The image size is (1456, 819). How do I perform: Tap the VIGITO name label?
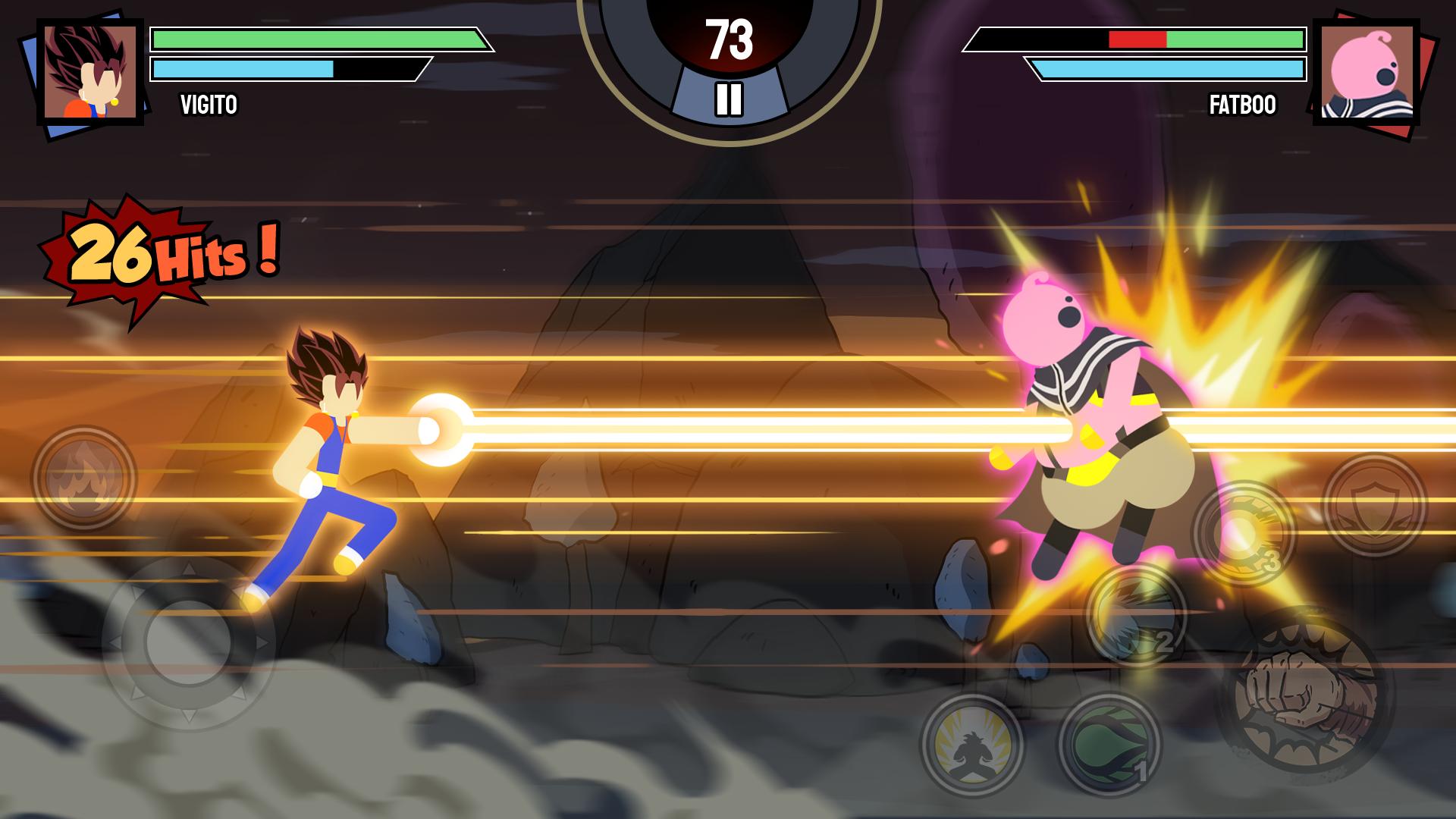(209, 105)
